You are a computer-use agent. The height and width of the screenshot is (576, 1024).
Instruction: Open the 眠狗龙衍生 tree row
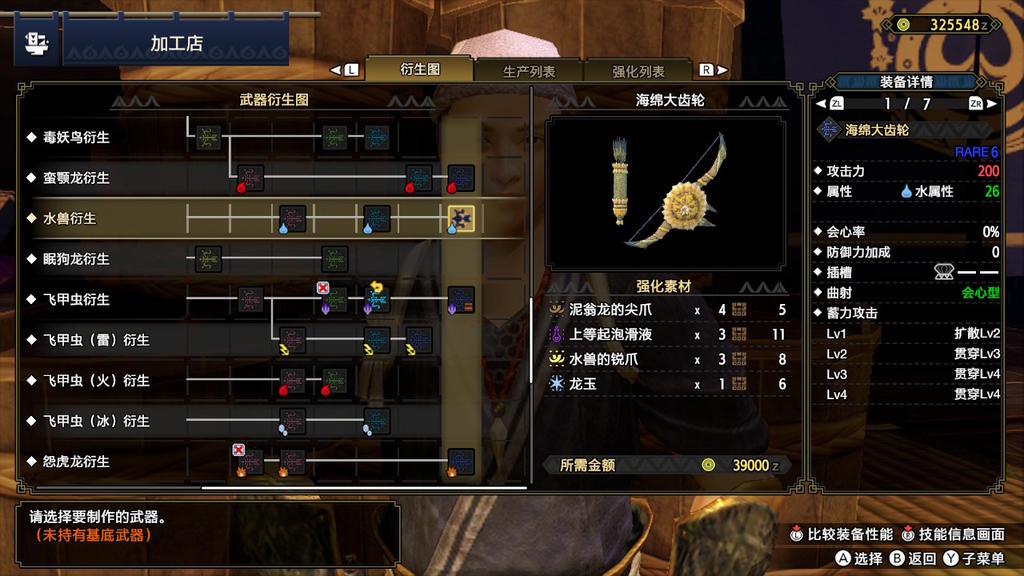point(76,259)
